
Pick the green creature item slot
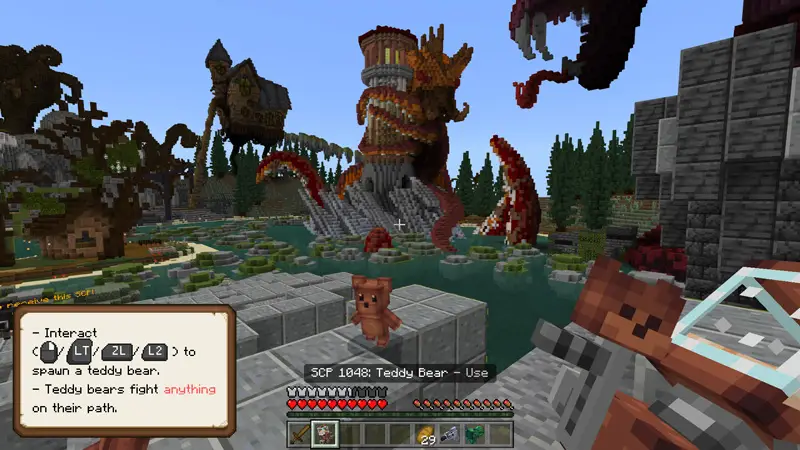tap(475, 433)
